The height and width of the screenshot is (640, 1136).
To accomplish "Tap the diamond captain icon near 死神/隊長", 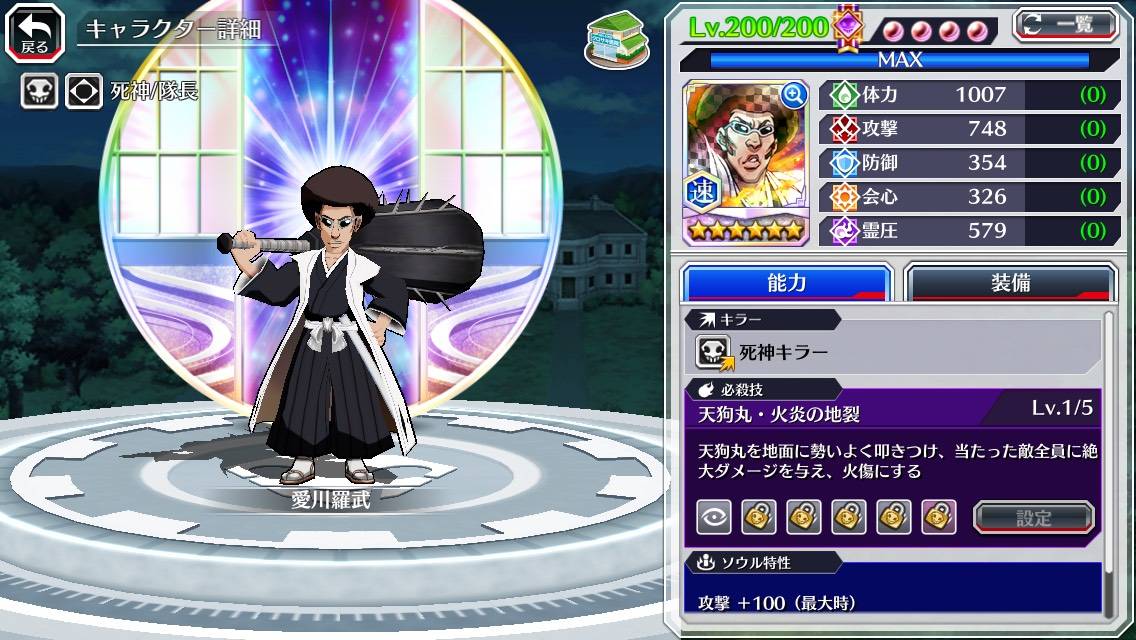I will 84,92.
